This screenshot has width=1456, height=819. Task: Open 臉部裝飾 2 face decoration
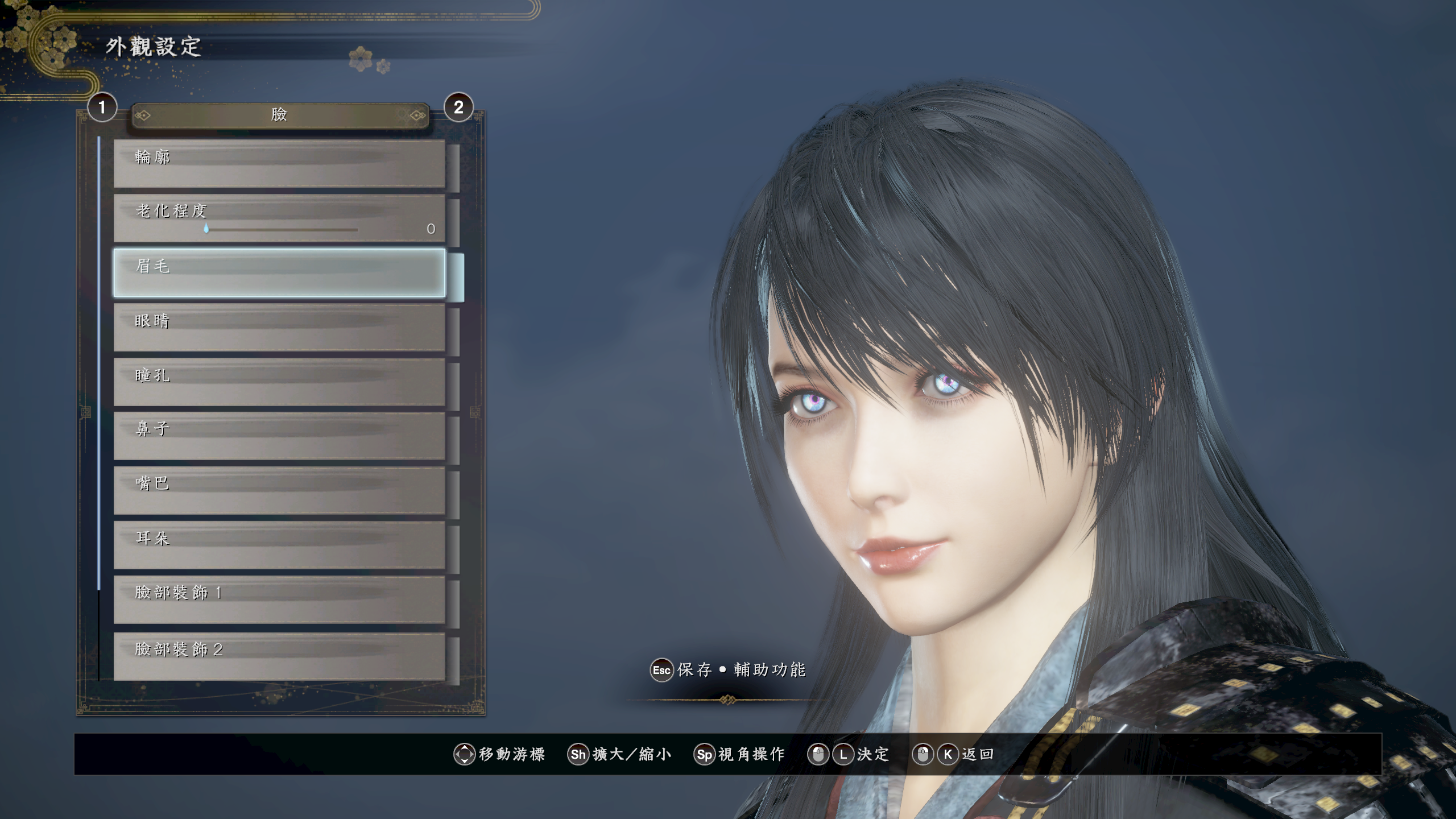click(279, 655)
